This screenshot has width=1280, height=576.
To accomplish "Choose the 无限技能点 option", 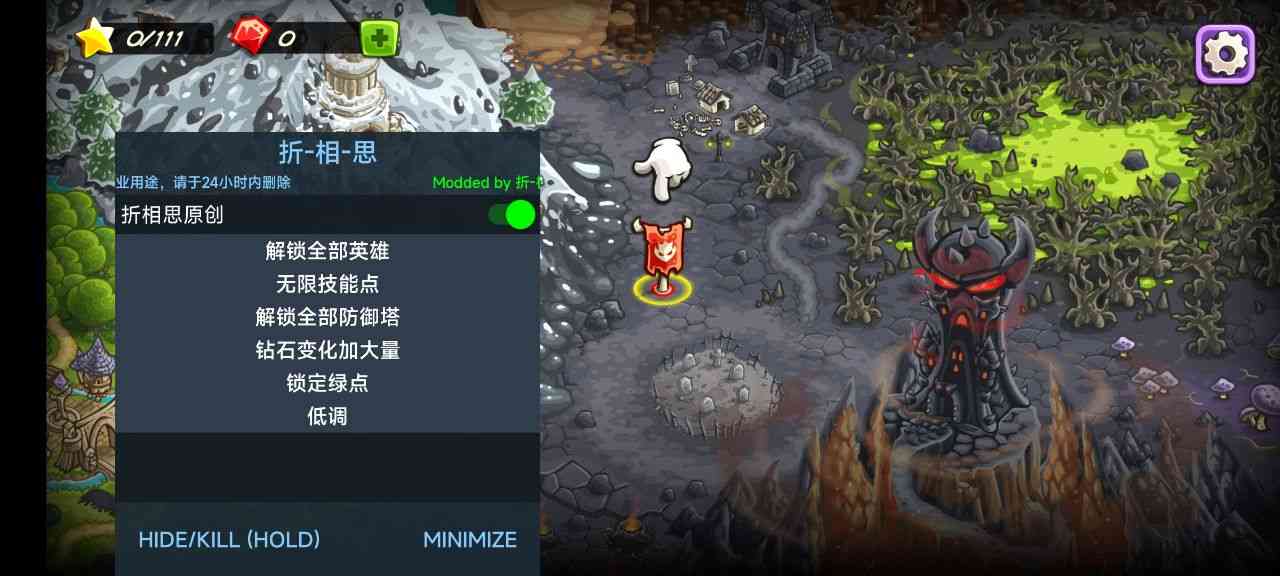I will [327, 284].
